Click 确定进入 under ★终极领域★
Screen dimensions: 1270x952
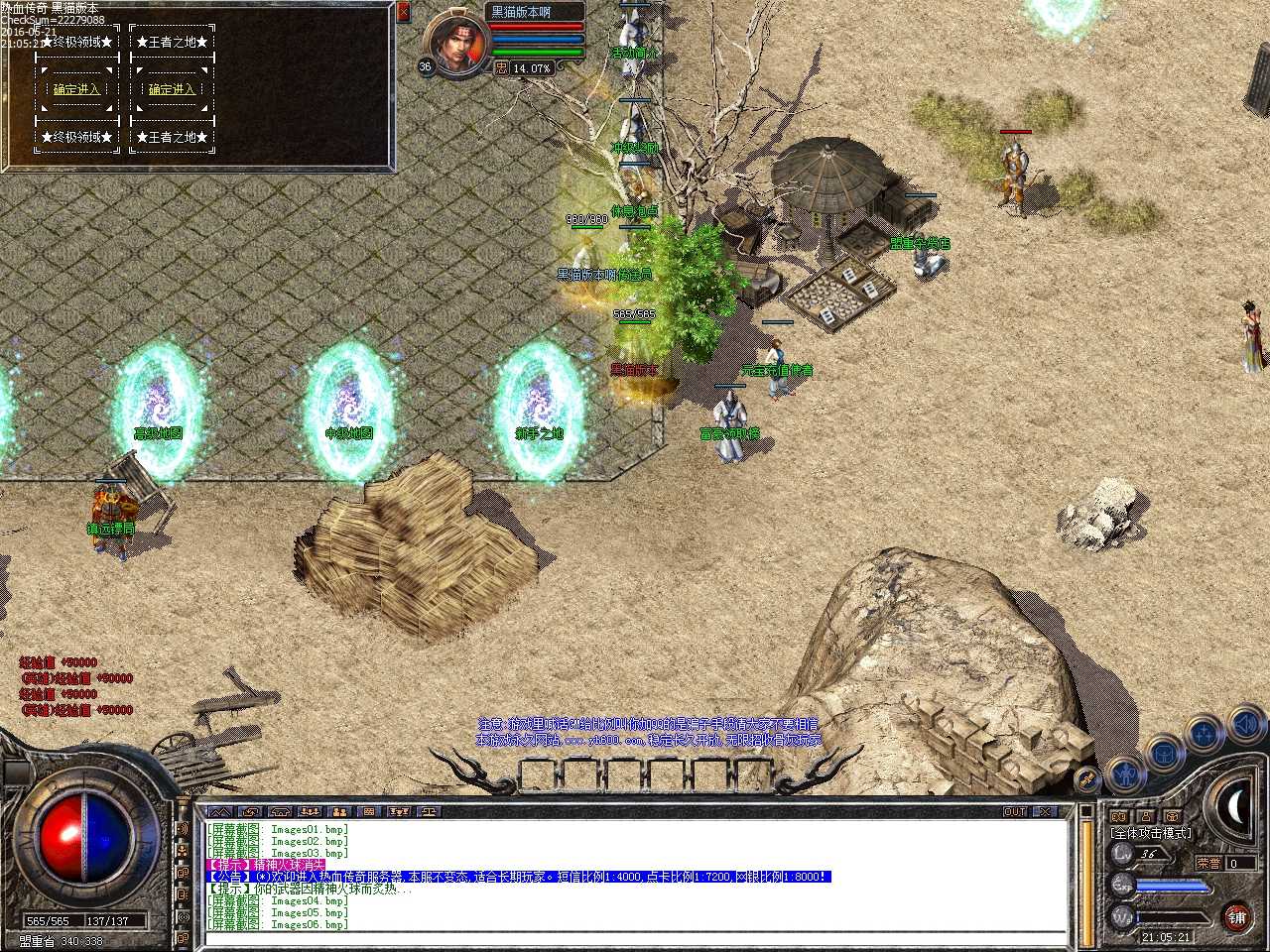click(76, 88)
